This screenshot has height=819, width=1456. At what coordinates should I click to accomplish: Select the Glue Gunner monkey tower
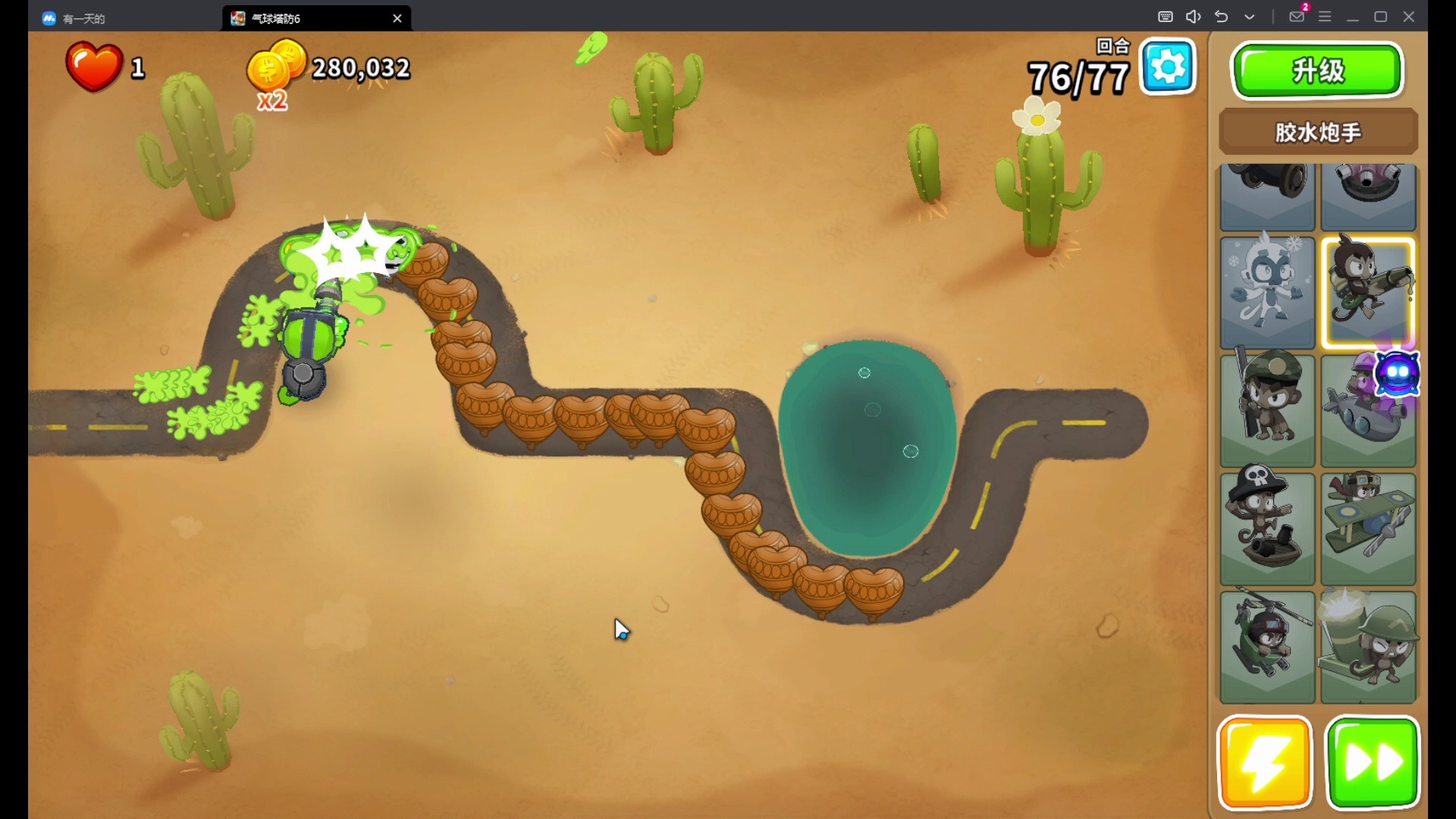pyautogui.click(x=1368, y=292)
